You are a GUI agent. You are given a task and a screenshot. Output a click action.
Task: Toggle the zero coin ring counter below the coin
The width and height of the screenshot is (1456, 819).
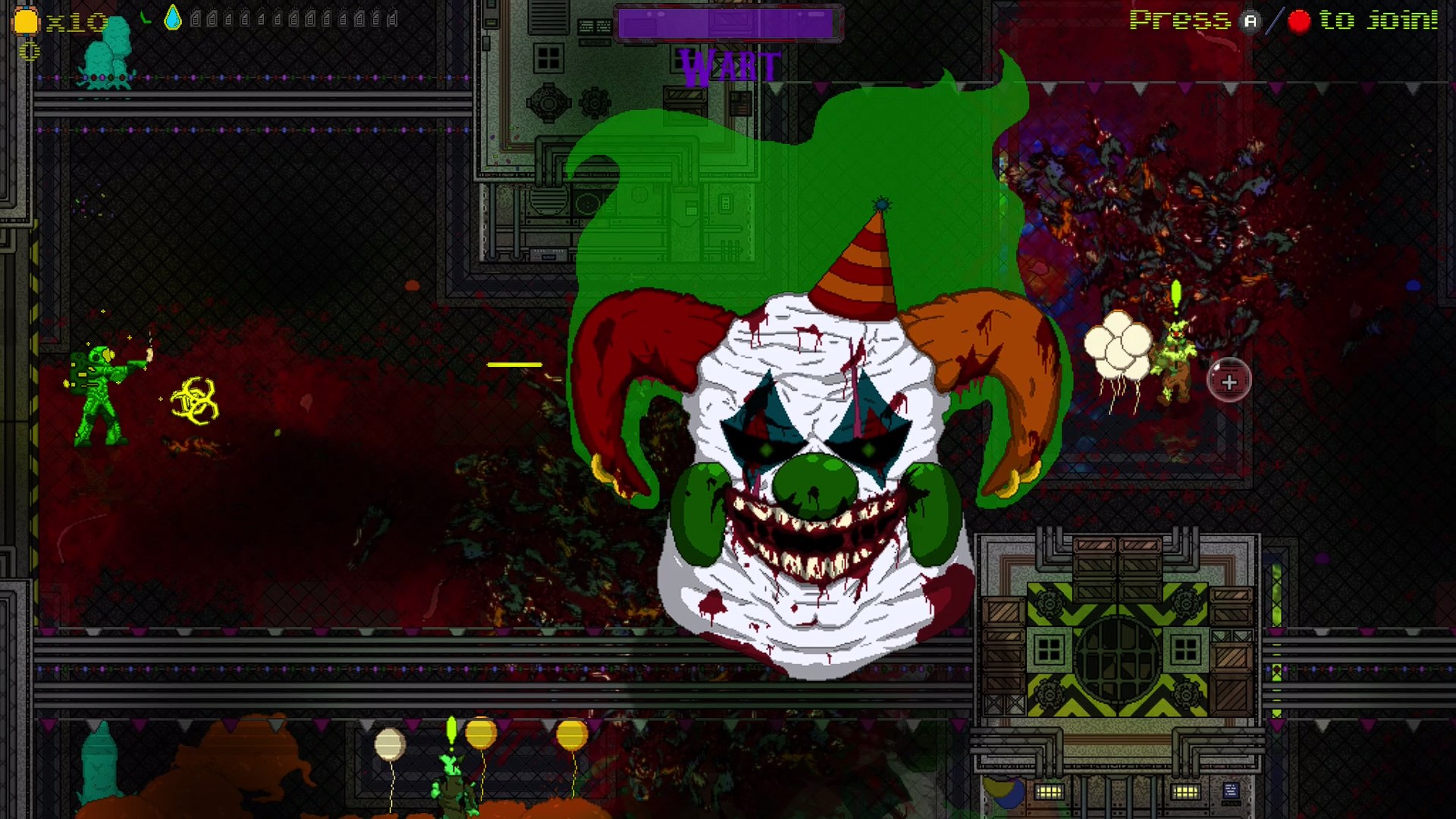pyautogui.click(x=29, y=49)
